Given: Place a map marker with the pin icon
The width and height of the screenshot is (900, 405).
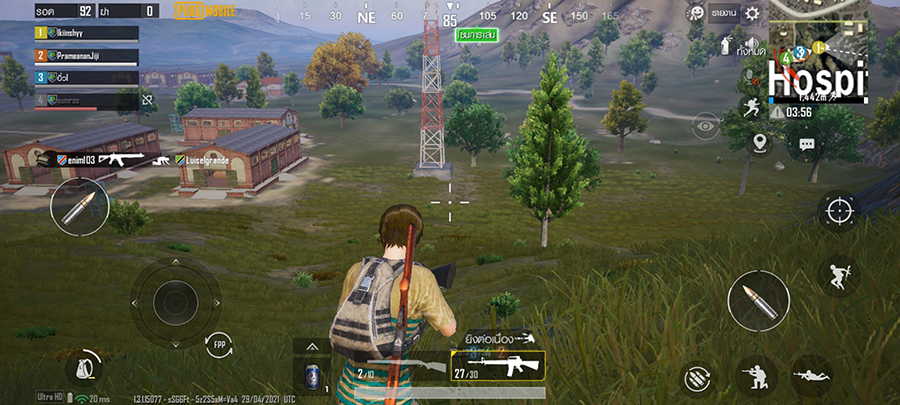Looking at the screenshot, I should (x=760, y=143).
